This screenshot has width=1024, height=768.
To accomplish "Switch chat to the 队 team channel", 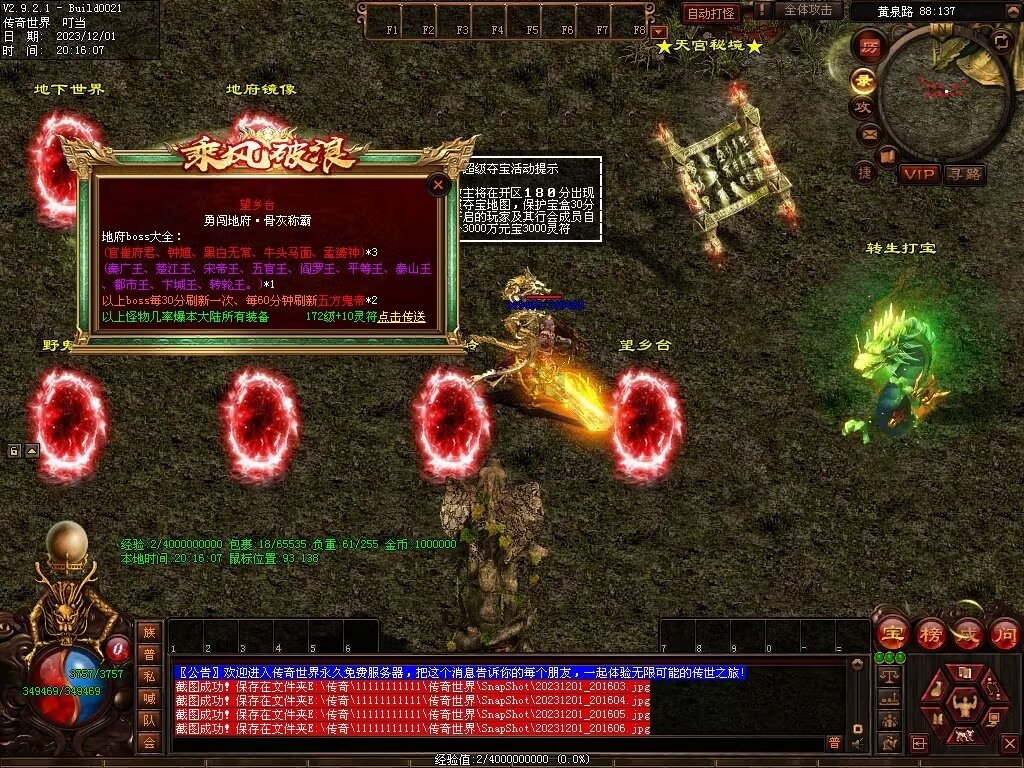I will 149,720.
